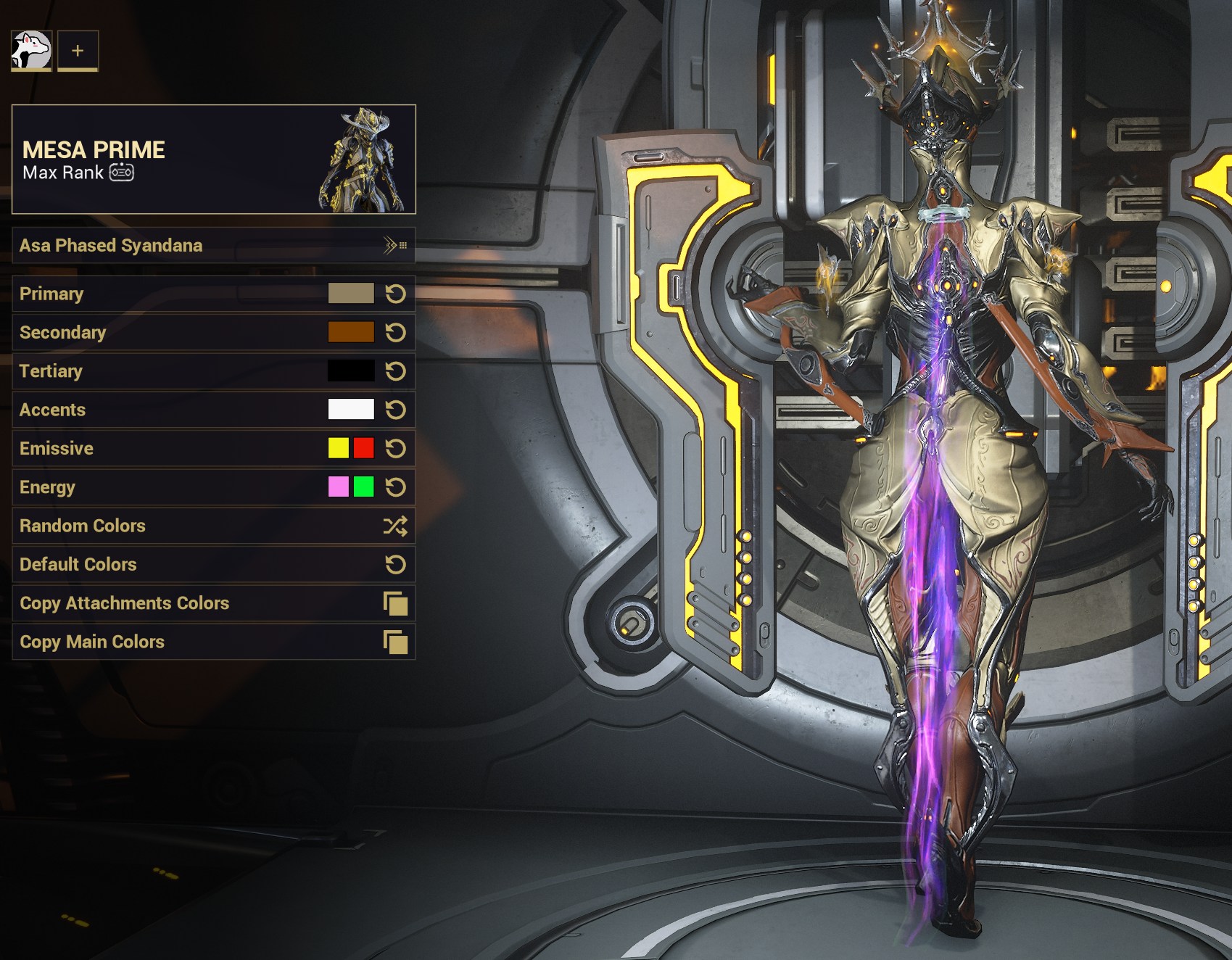
Task: Reset the Tertiary color
Action: click(x=395, y=371)
